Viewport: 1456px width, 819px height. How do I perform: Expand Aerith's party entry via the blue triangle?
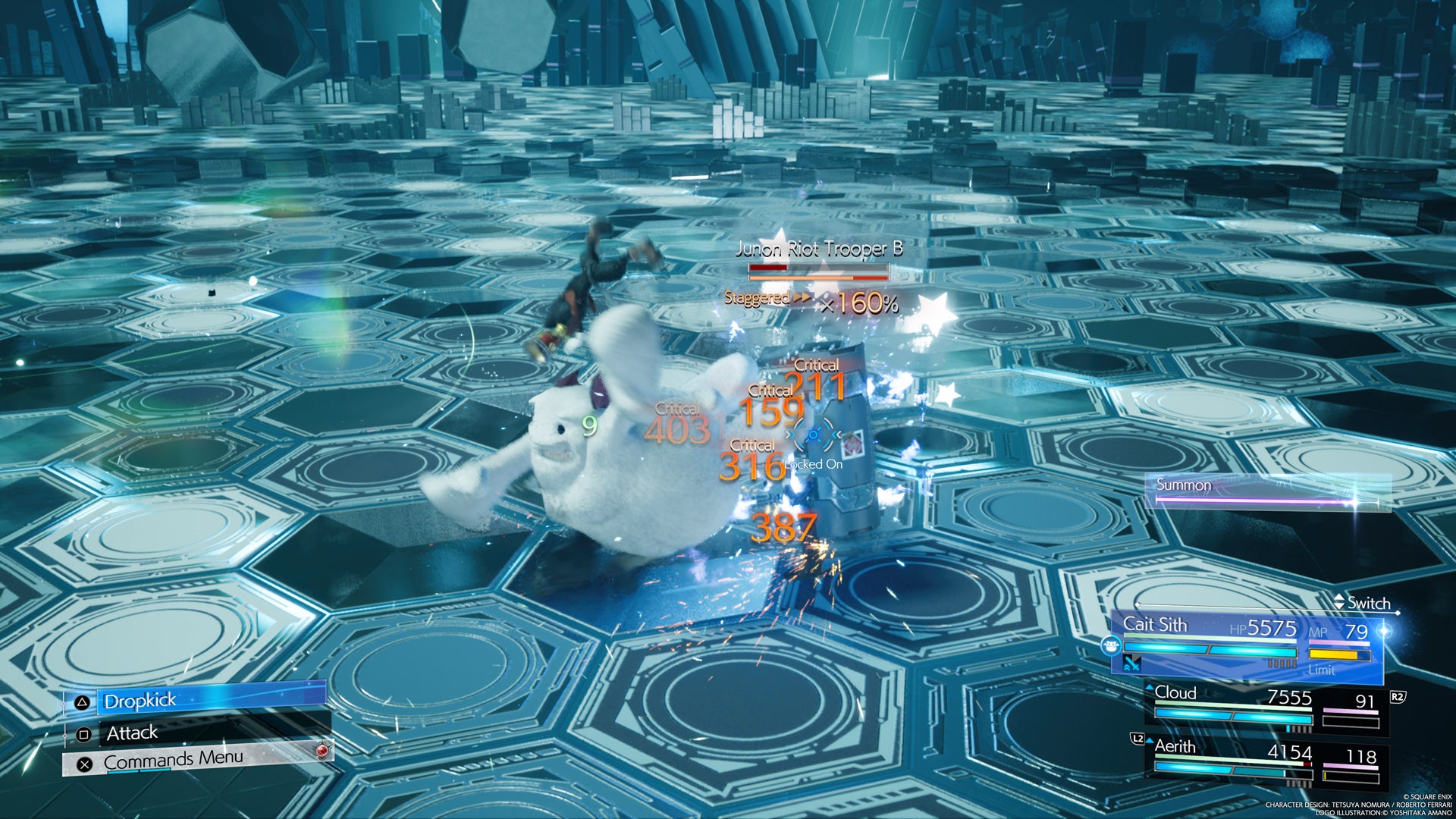point(1150,742)
